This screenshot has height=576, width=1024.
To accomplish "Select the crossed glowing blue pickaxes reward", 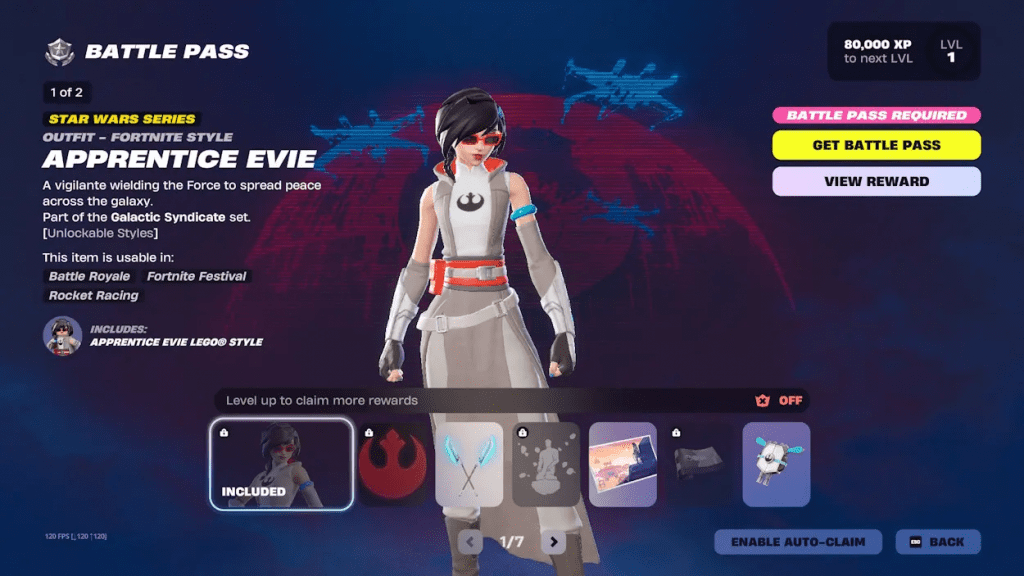I will coord(469,464).
